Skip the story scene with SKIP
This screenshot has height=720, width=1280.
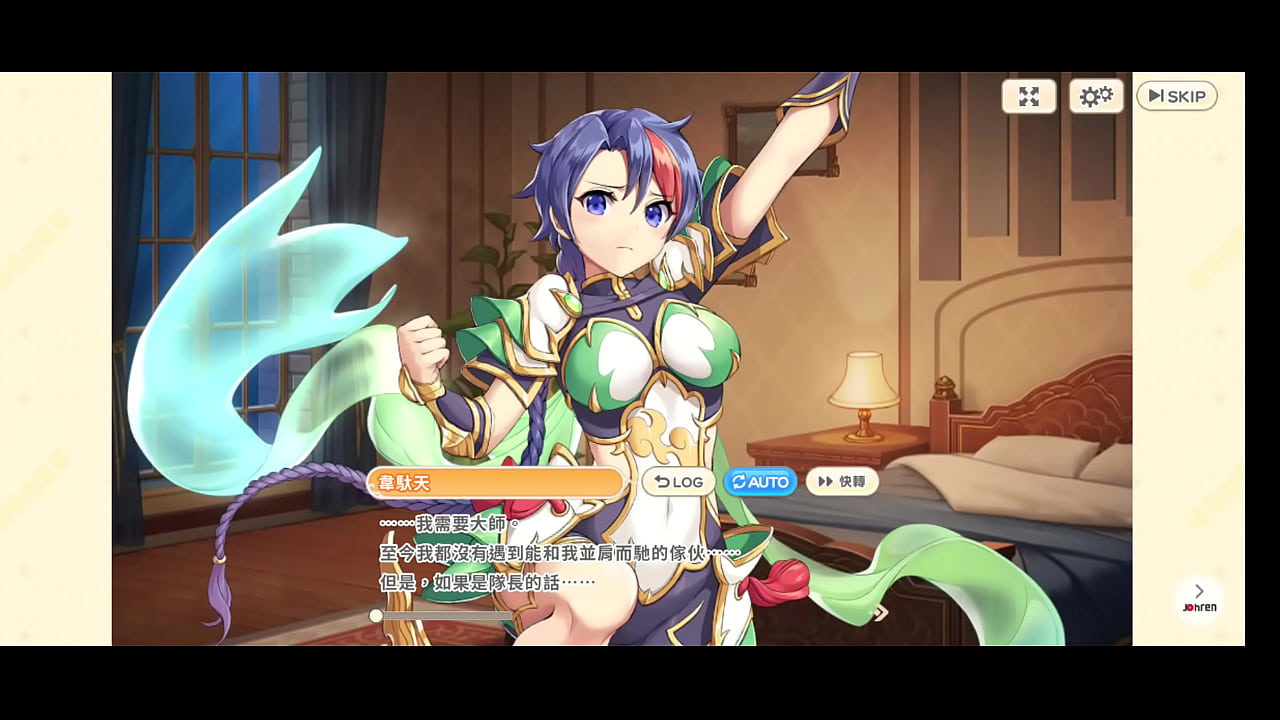[x=1176, y=96]
